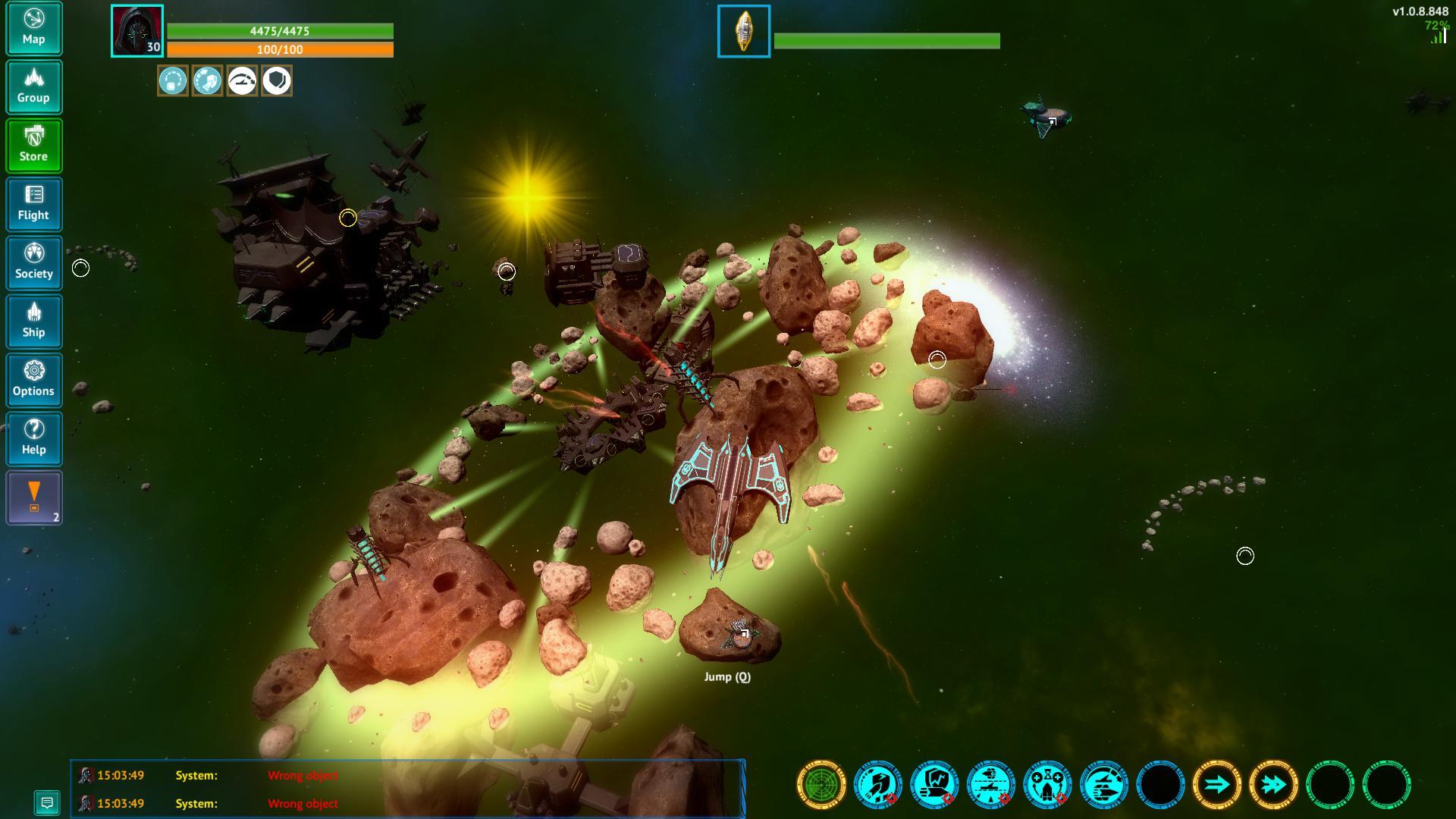Click the mine-laying skill icon

point(990,786)
